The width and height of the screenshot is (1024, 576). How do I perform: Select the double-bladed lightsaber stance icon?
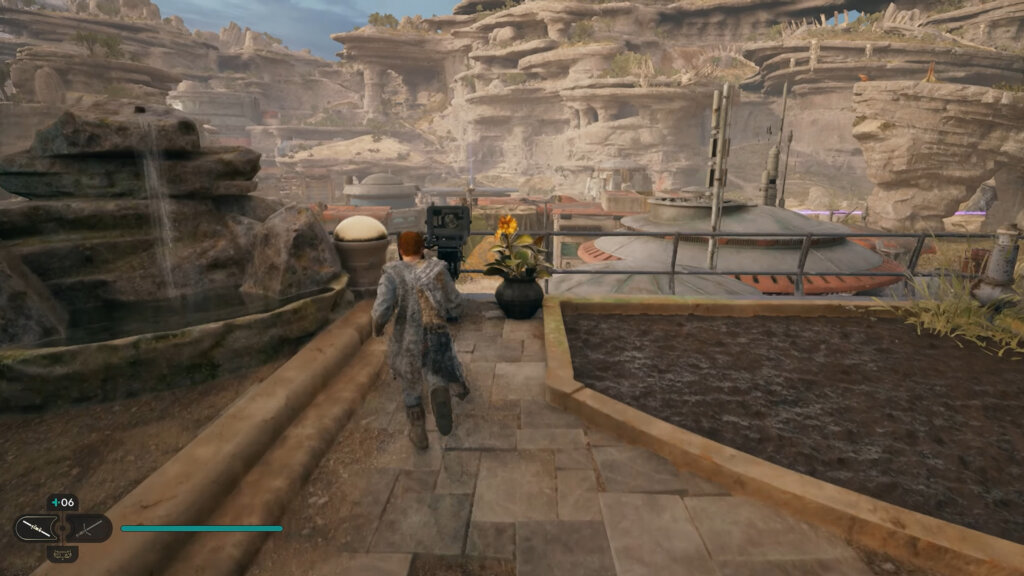35,527
